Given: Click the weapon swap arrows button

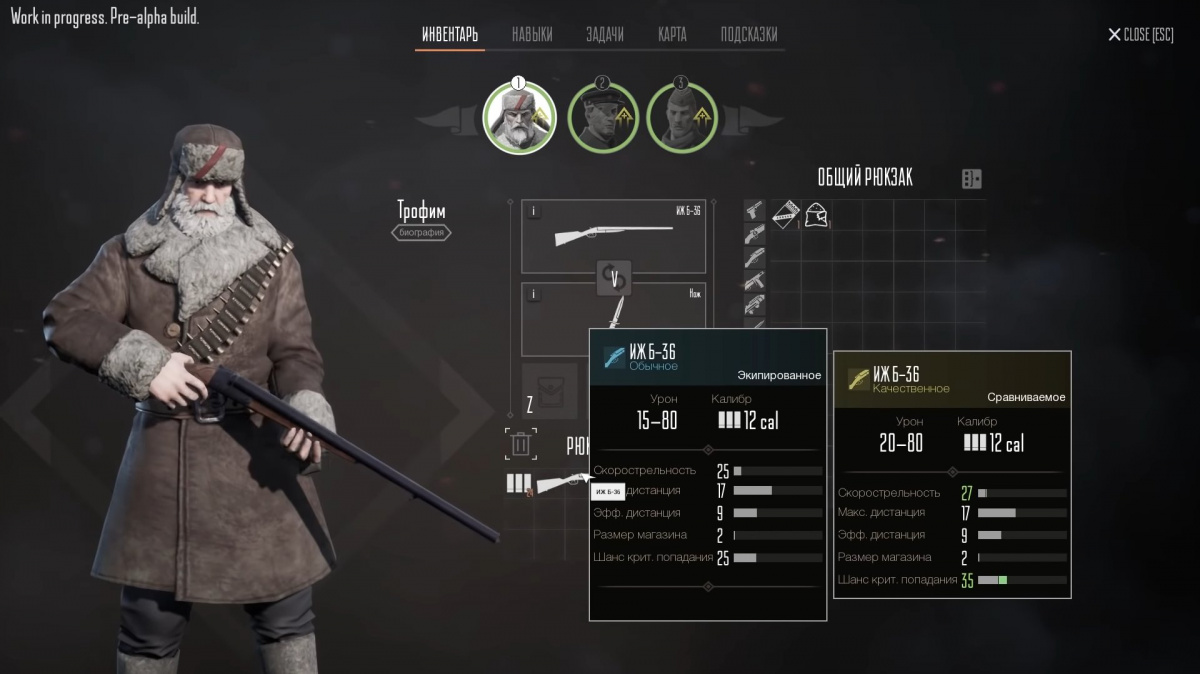Looking at the screenshot, I should coord(614,277).
